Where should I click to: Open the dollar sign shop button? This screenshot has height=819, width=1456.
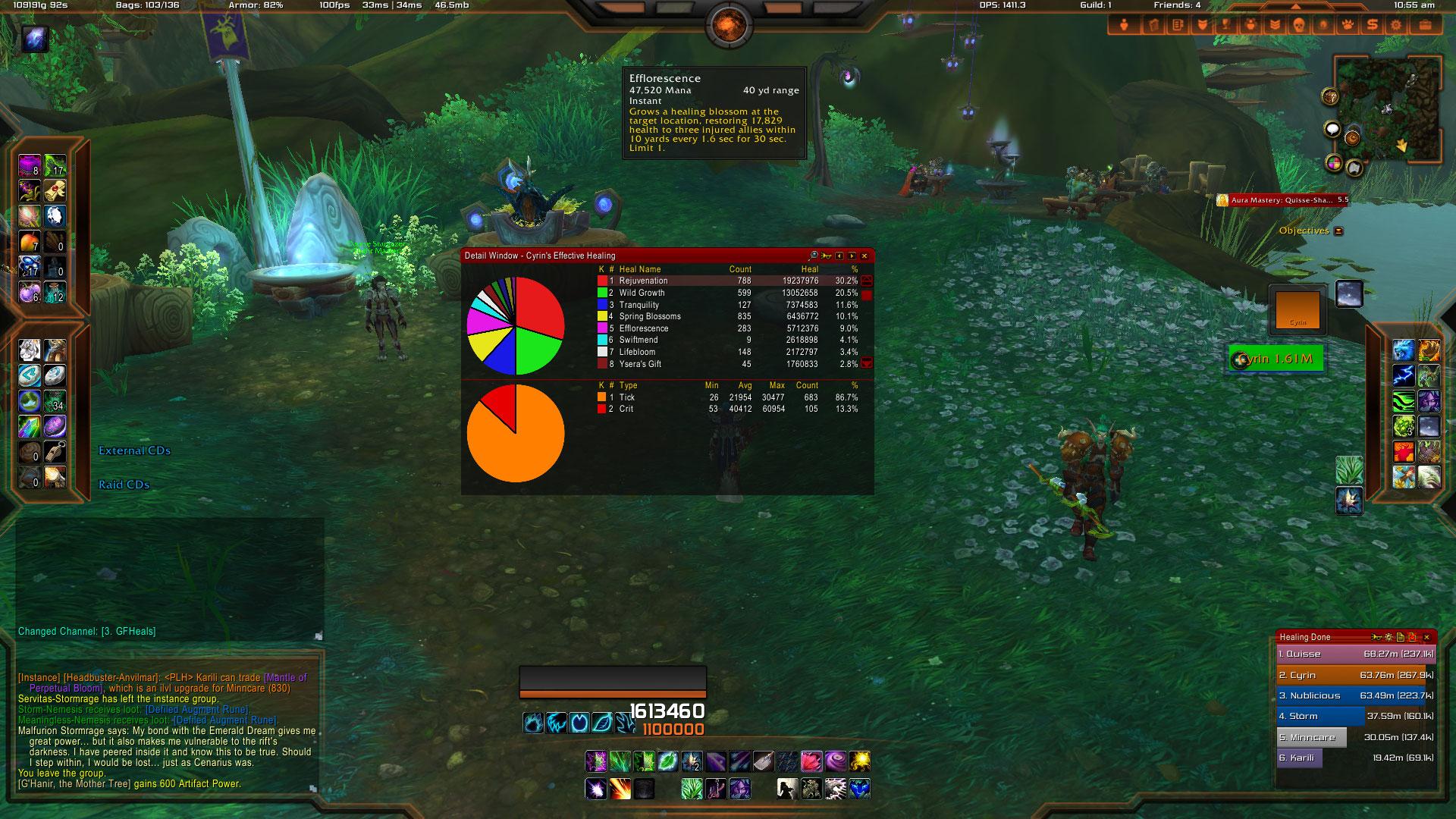click(1372, 25)
